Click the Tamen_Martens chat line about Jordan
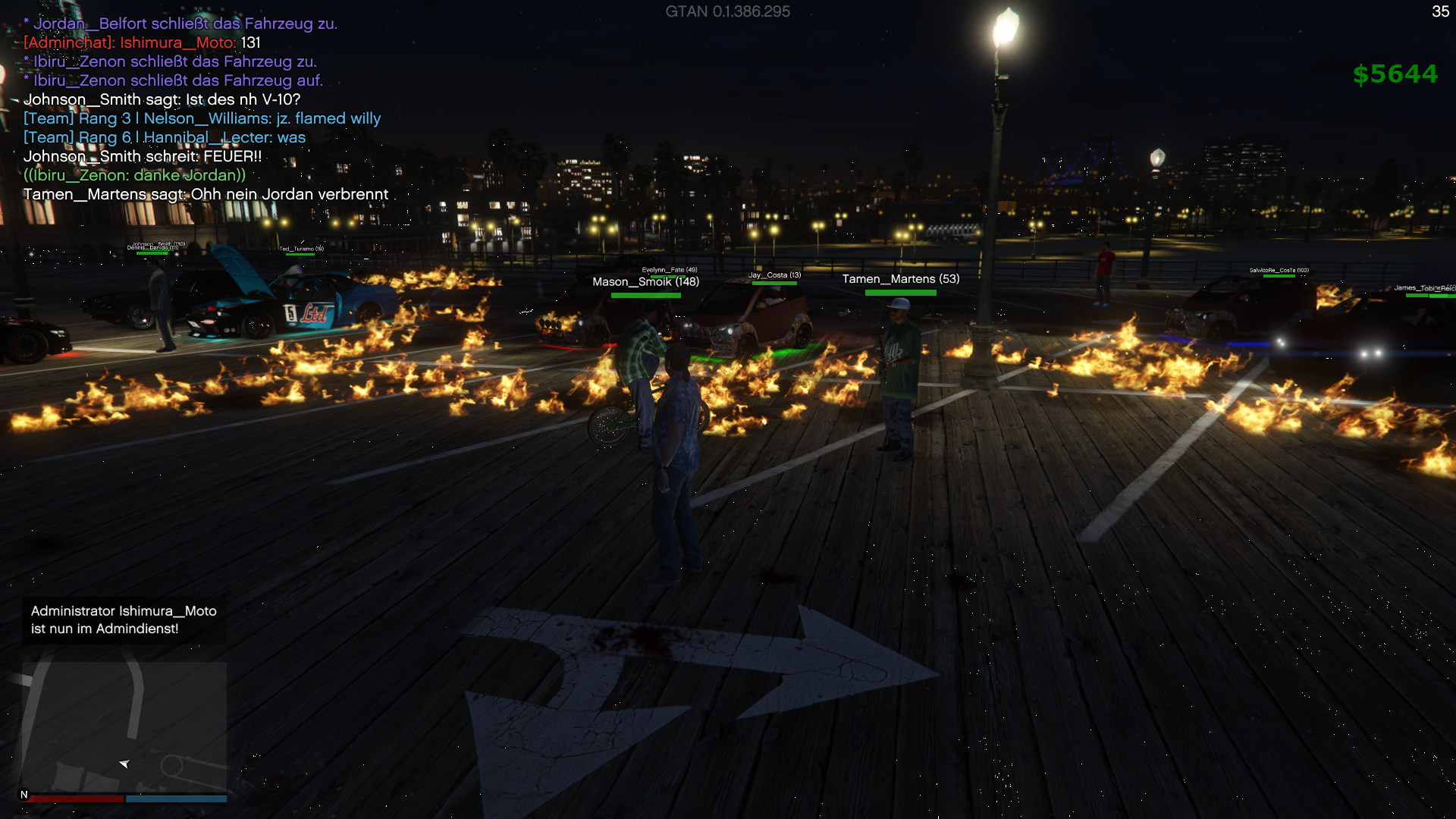The image size is (1456, 819). coord(206,195)
